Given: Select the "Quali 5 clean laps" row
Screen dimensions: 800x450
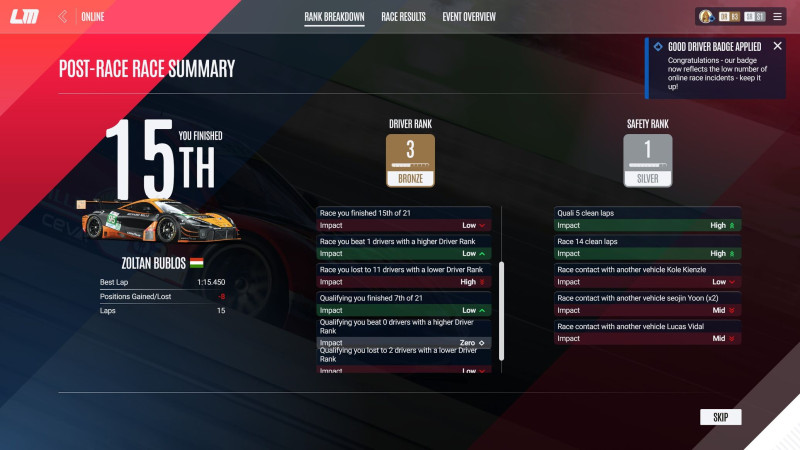Looking at the screenshot, I should [648, 219].
